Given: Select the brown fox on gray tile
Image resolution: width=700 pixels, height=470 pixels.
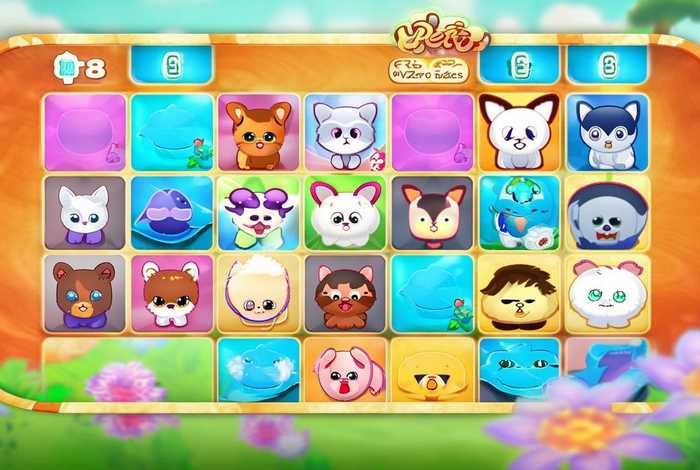Looking at the screenshot, I should 432,212.
